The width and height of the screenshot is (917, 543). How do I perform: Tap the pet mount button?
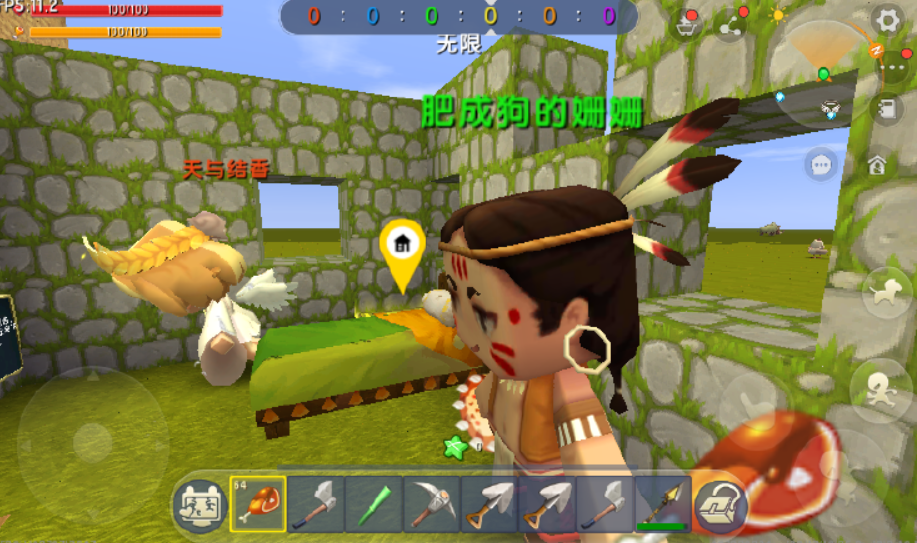click(x=884, y=292)
